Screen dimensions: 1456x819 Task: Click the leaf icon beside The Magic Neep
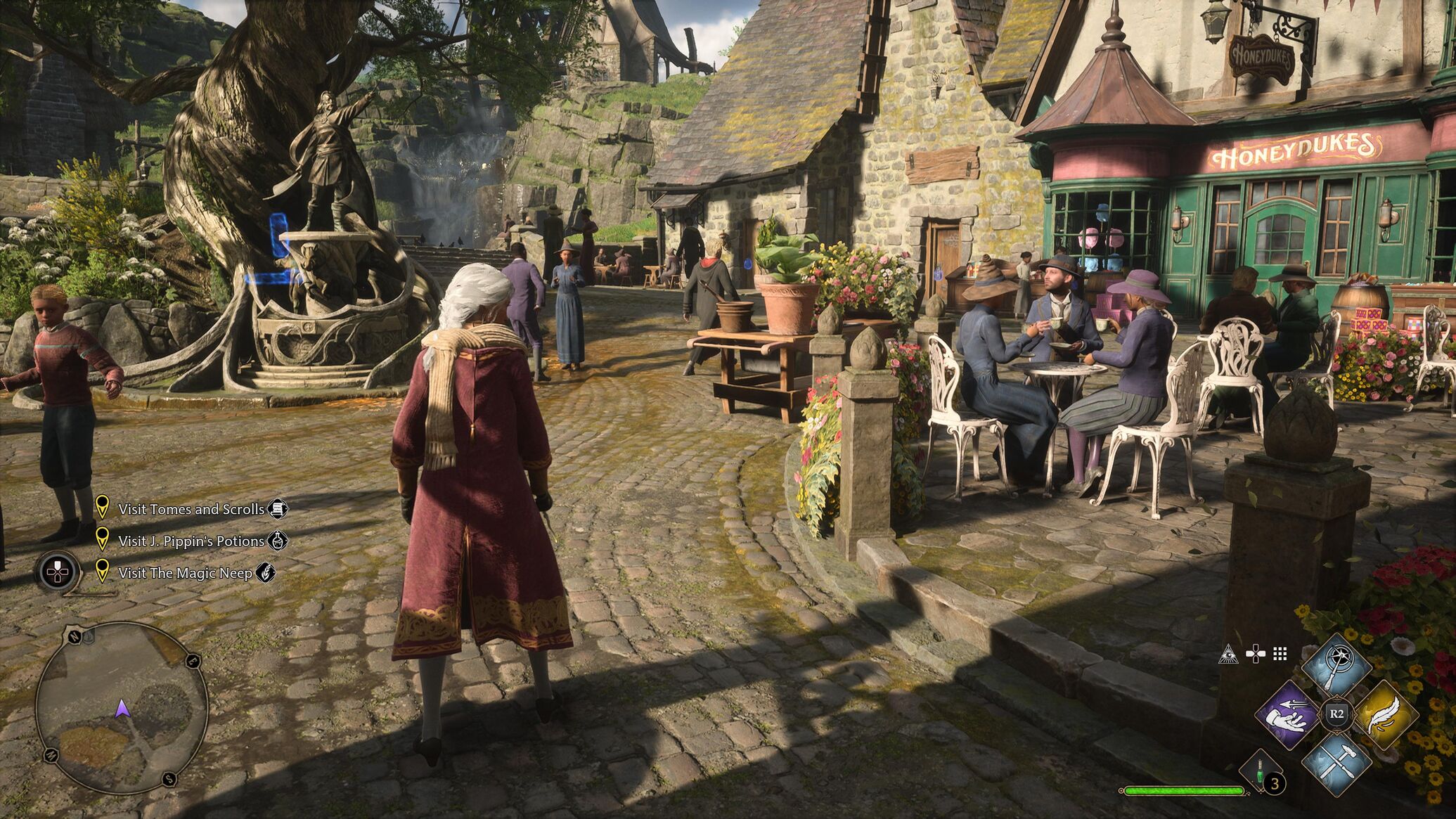(x=265, y=572)
